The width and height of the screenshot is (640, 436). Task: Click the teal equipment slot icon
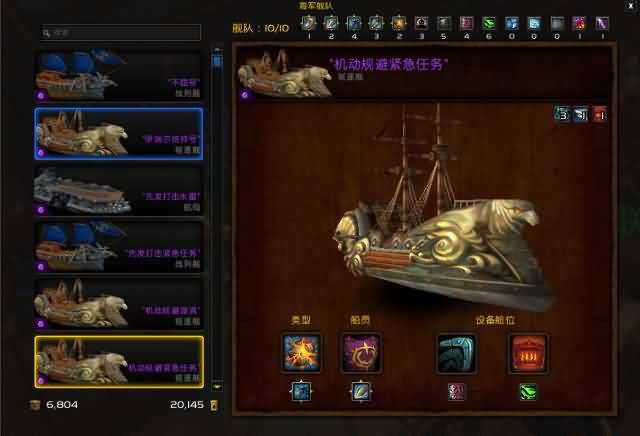coord(456,353)
